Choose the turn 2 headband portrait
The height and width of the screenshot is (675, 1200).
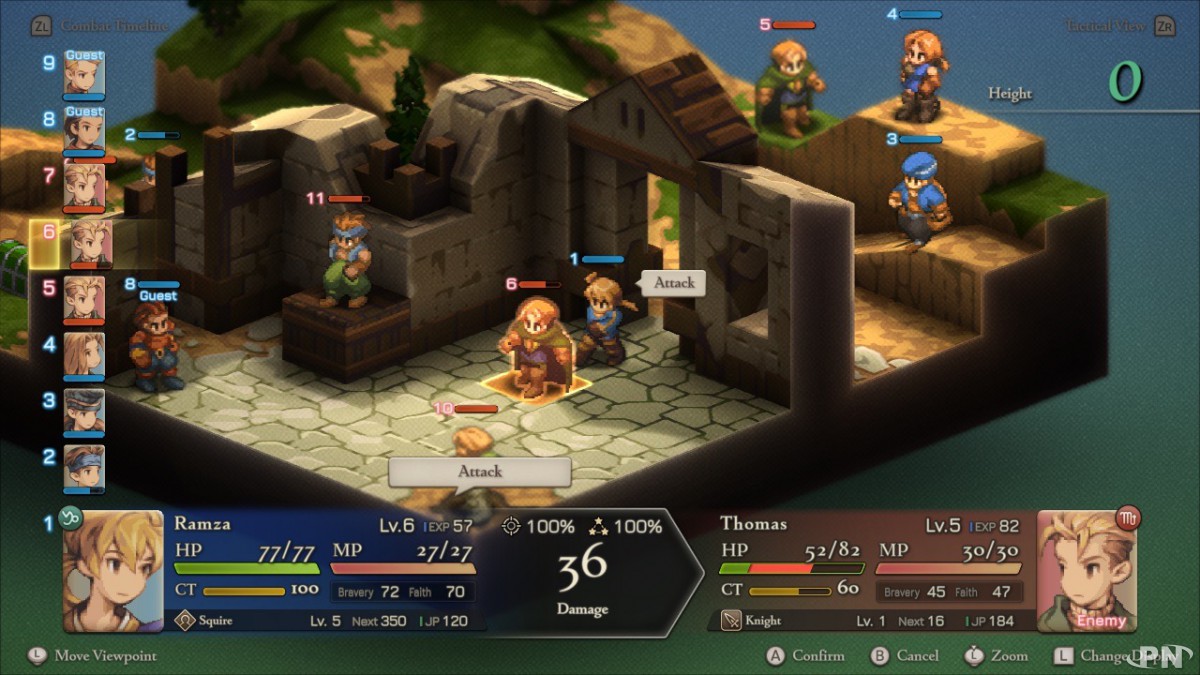point(84,467)
